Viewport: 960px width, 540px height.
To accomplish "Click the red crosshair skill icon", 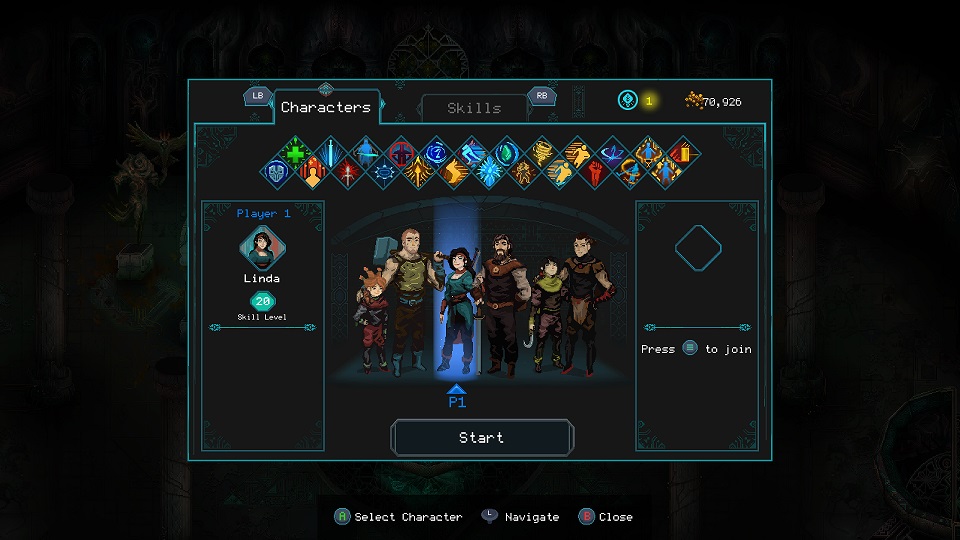I will (401, 153).
